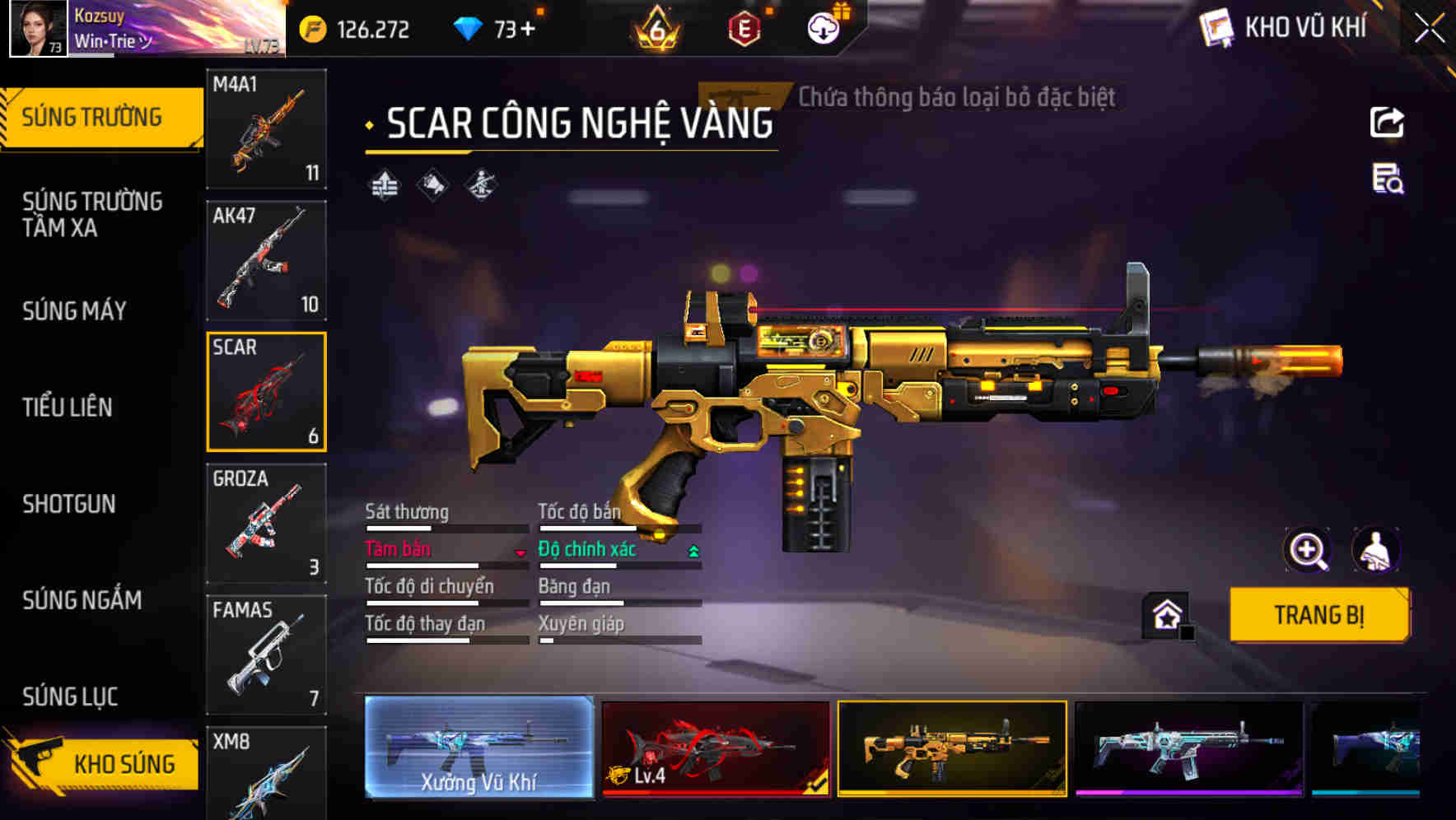The height and width of the screenshot is (820, 1456).
Task: Open Xưởng Vũ Khí from the bottom bar
Action: [x=478, y=749]
